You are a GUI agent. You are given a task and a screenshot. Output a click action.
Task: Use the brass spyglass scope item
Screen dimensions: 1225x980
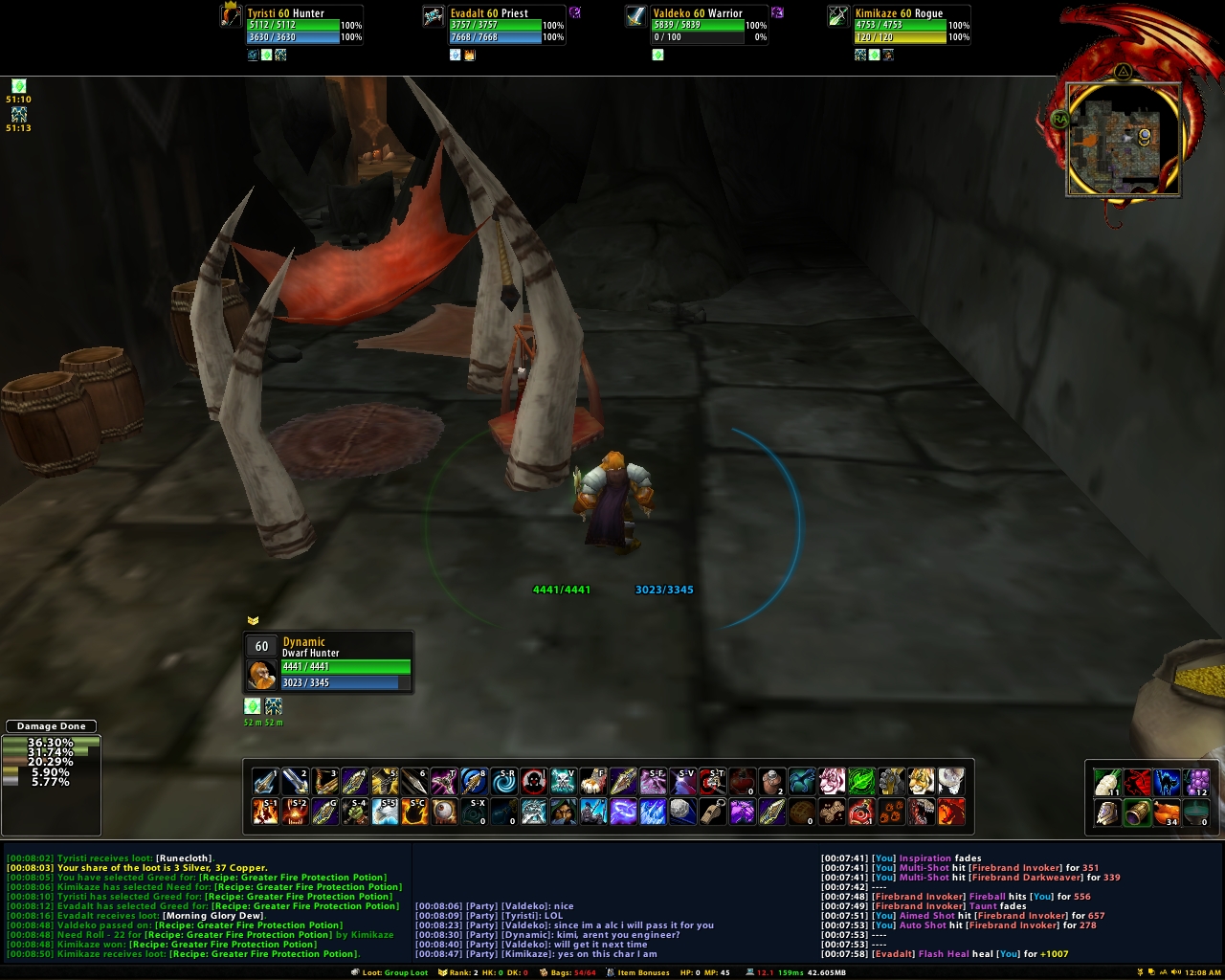1137,813
